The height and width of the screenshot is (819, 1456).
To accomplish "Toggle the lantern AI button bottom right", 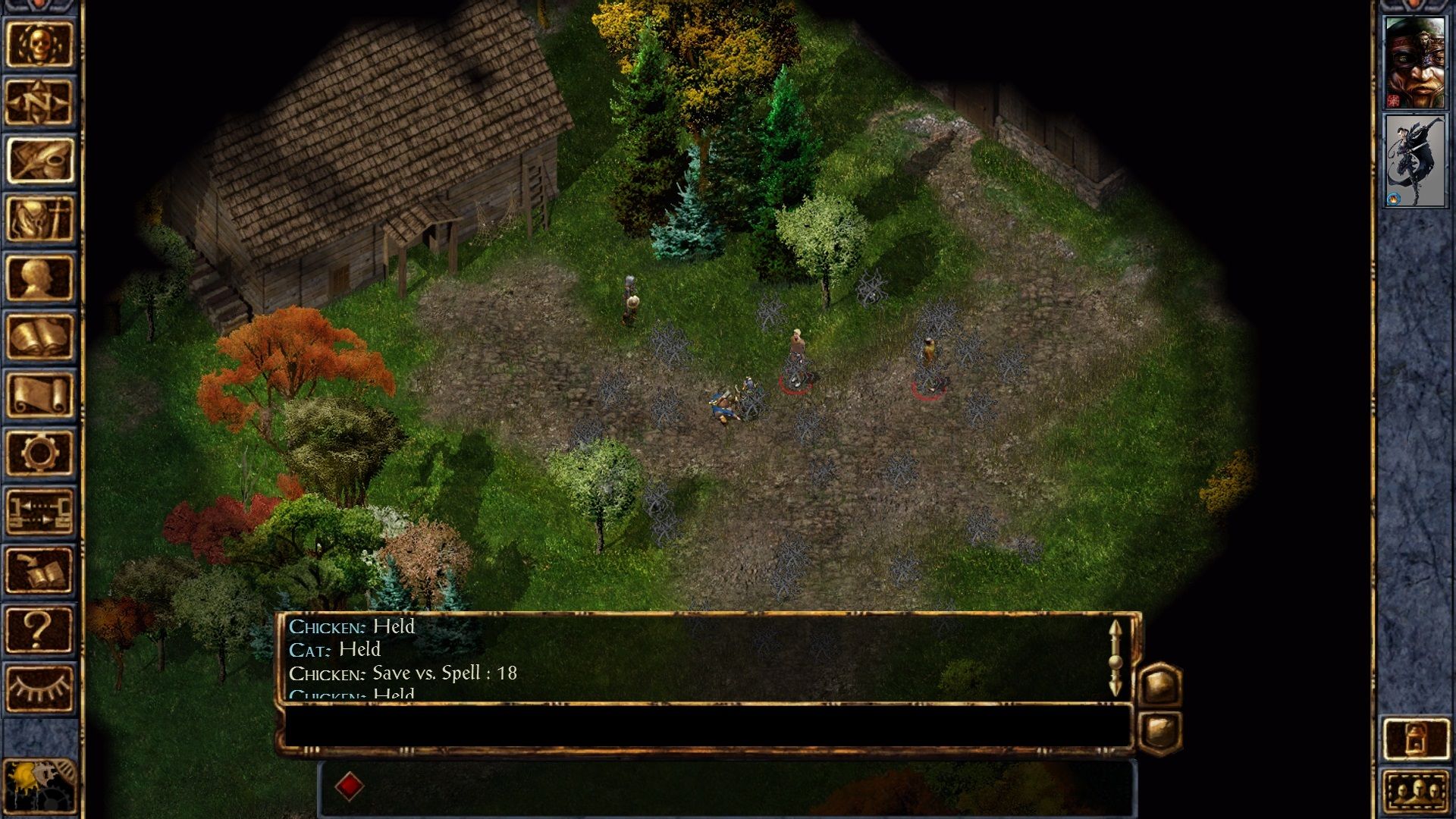I will (x=1417, y=739).
